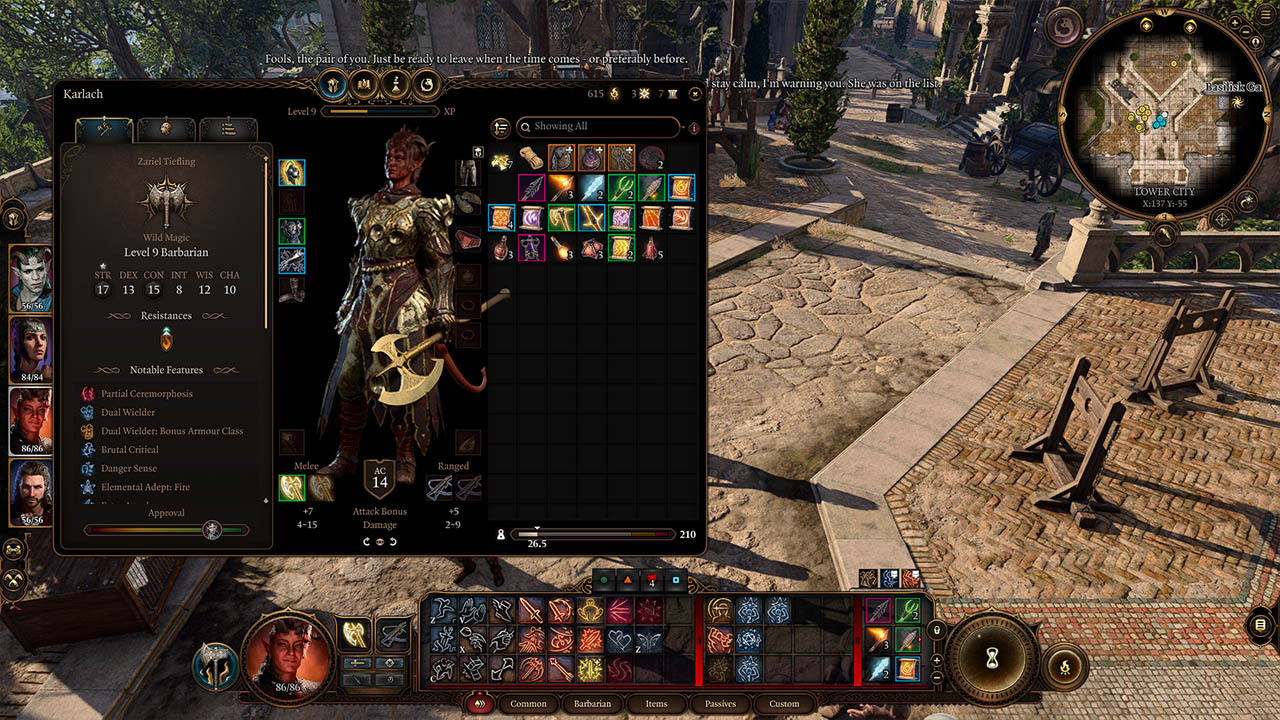The height and width of the screenshot is (720, 1280).
Task: Open the golden helmet equipped slot
Action: pos(291,172)
